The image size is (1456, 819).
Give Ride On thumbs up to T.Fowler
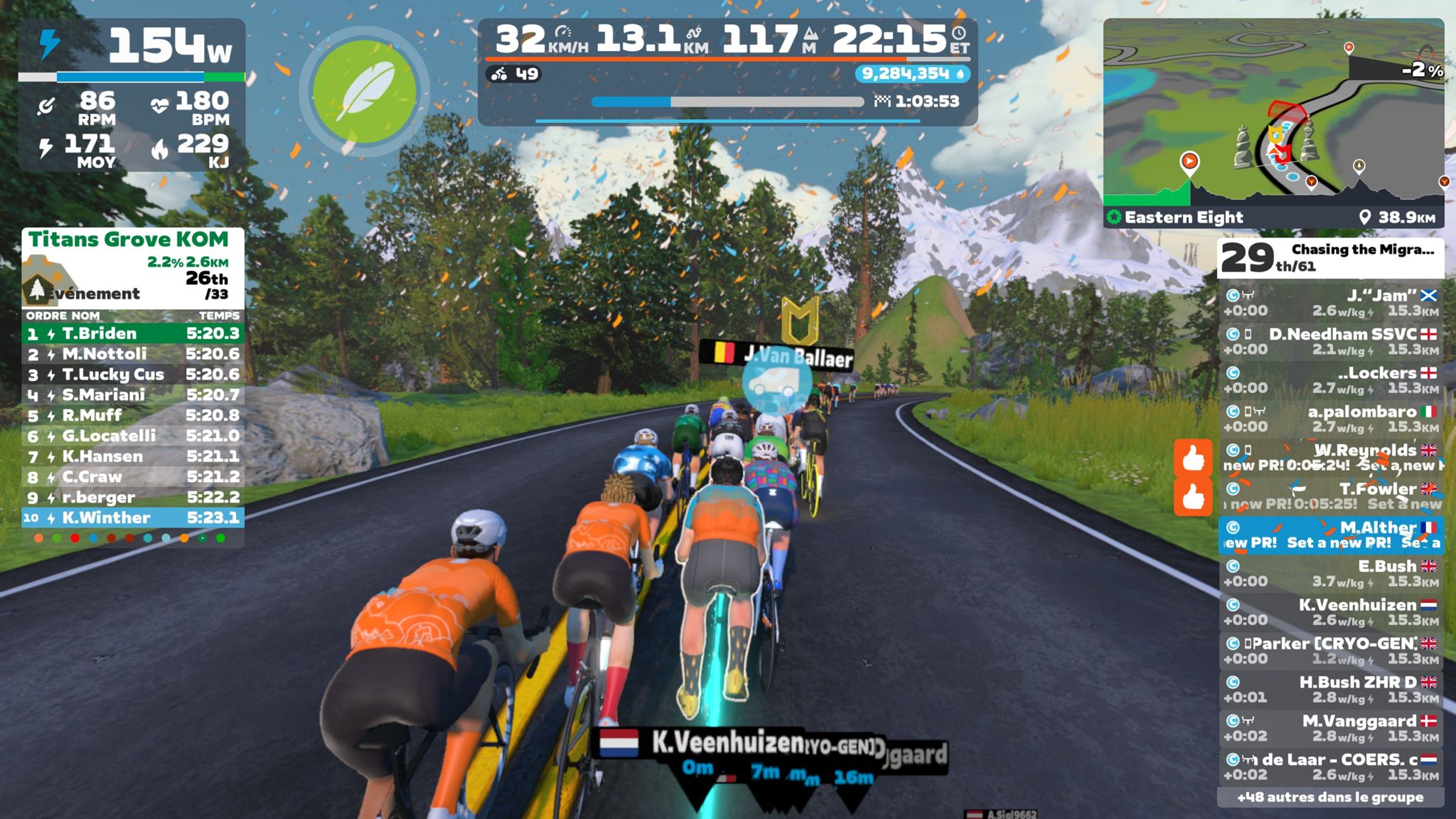point(1192,496)
